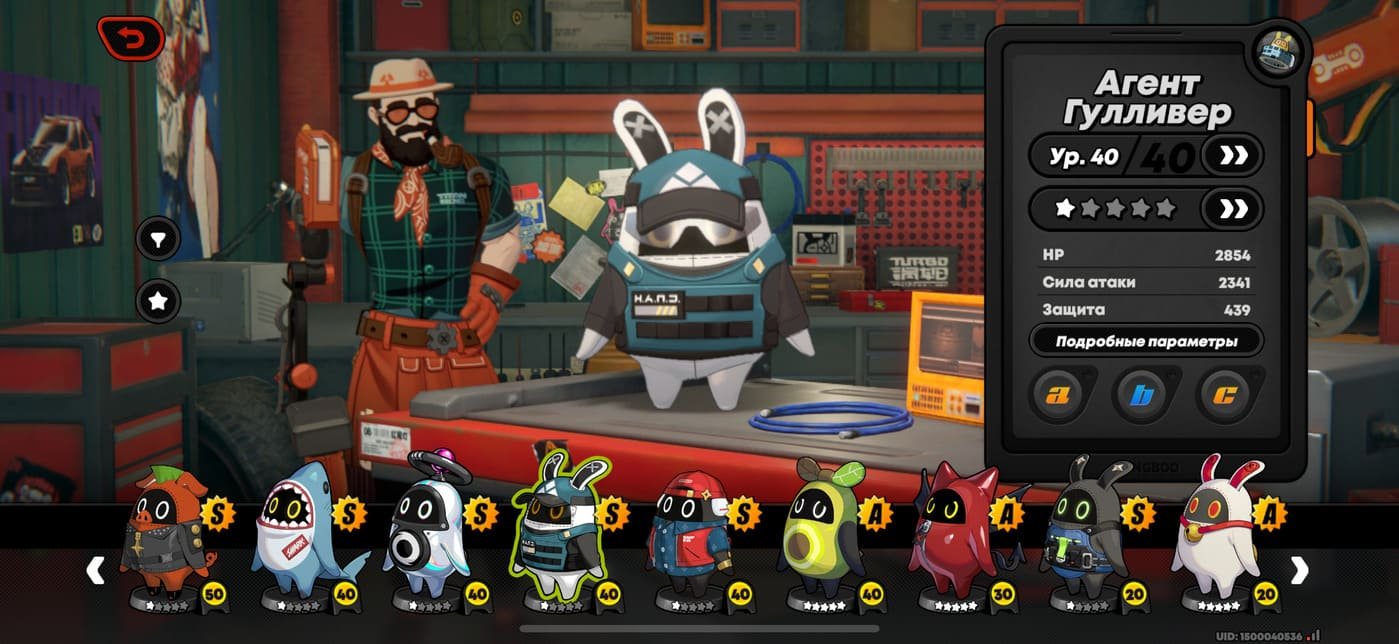1399x644 pixels.
Task: Toggle the star favorites button
Action: 158,300
